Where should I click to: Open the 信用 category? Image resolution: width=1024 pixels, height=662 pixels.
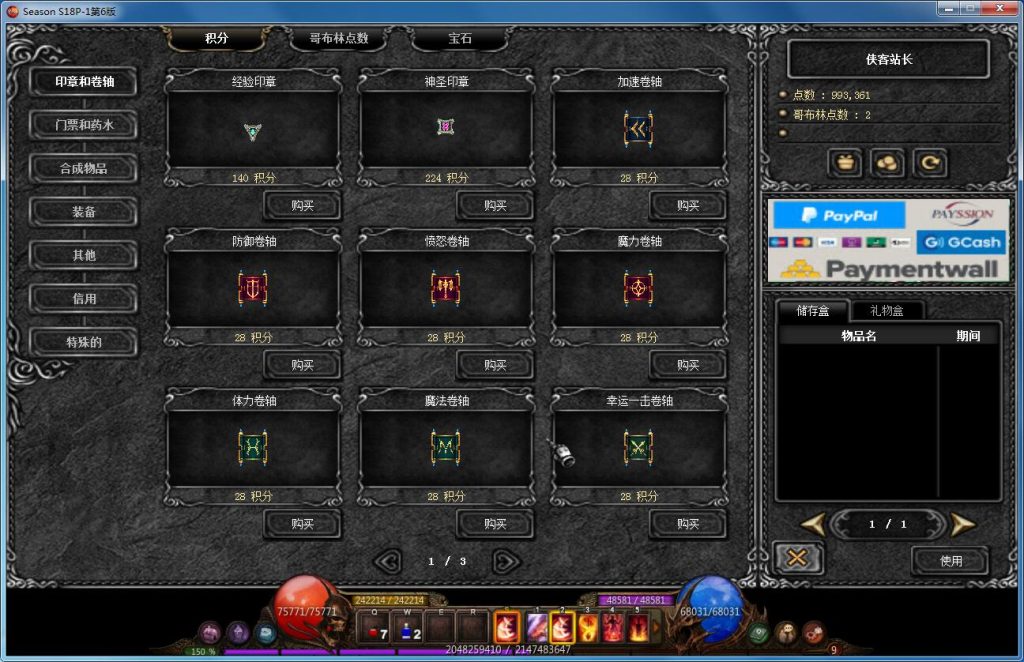pos(83,298)
